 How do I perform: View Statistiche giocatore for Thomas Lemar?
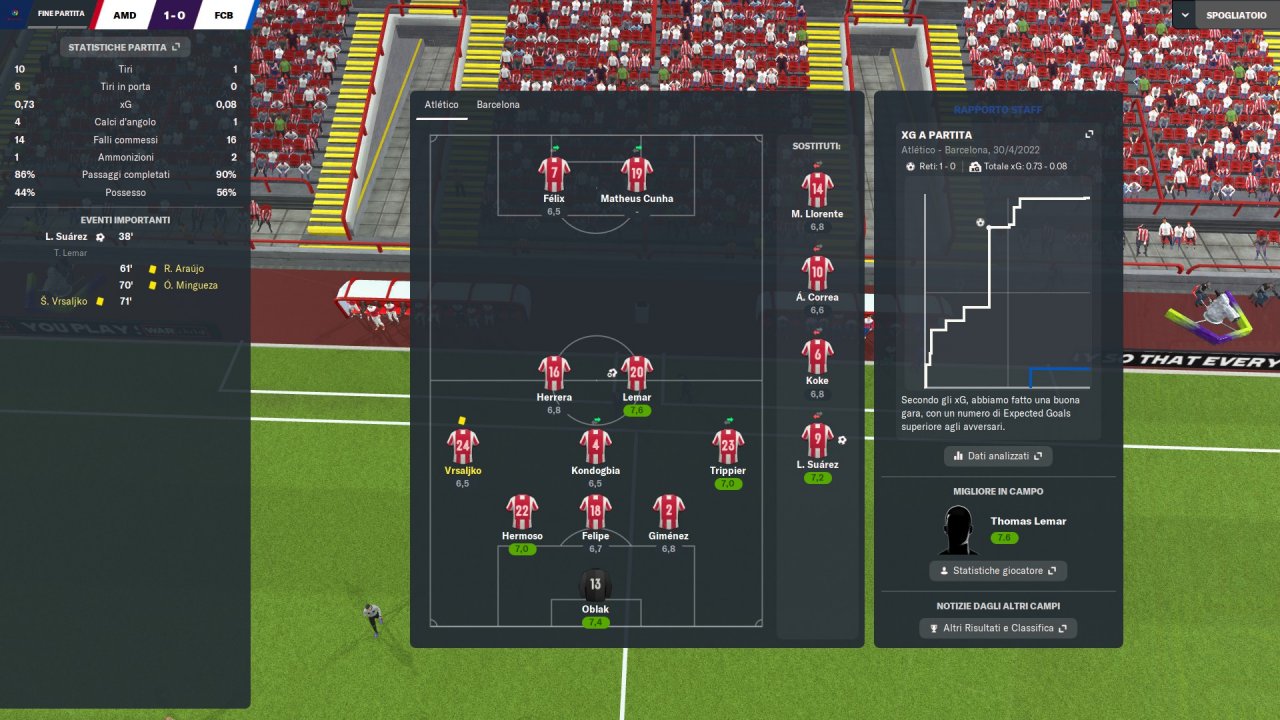(997, 571)
